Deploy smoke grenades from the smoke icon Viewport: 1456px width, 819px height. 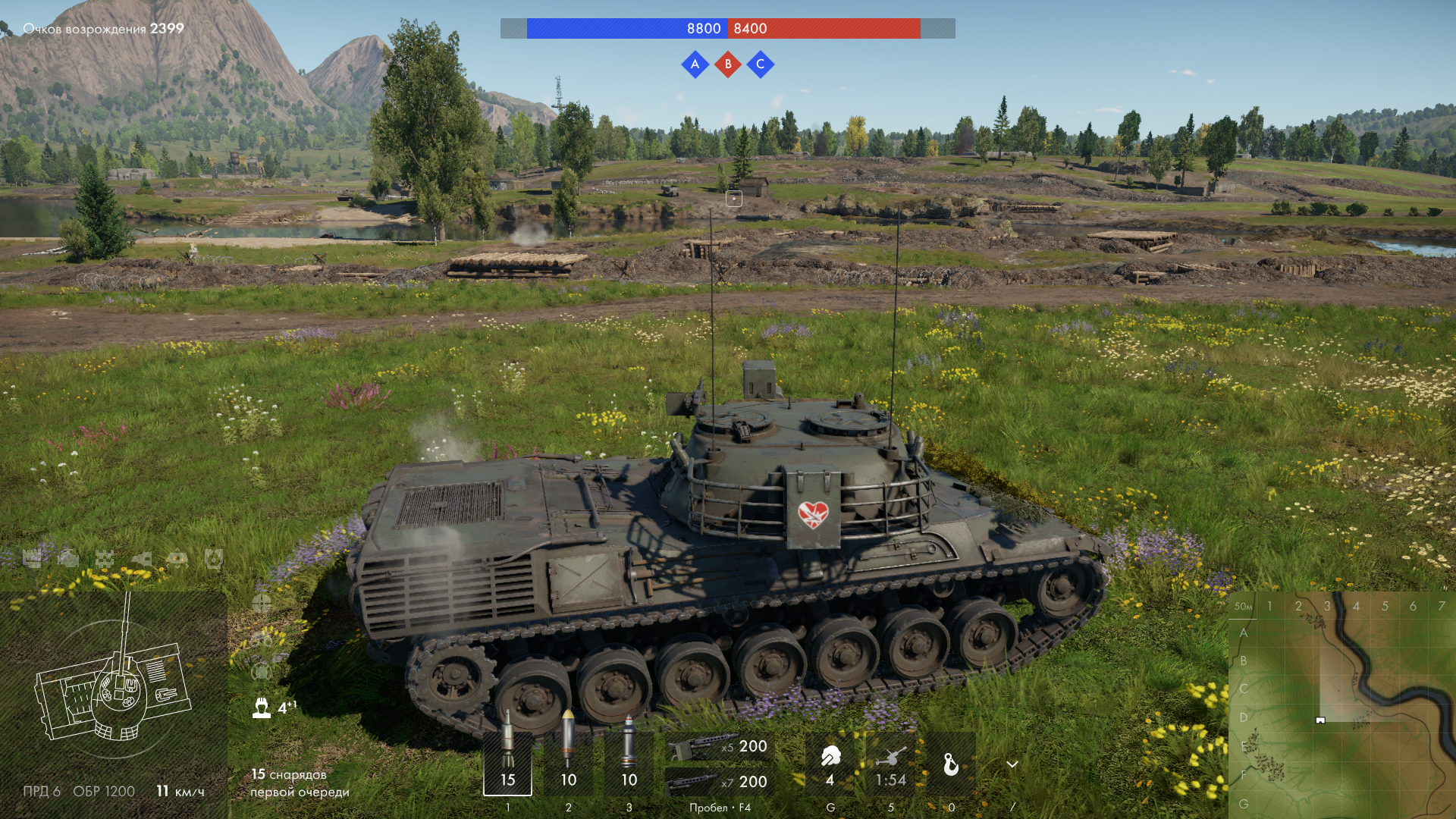tap(830, 762)
